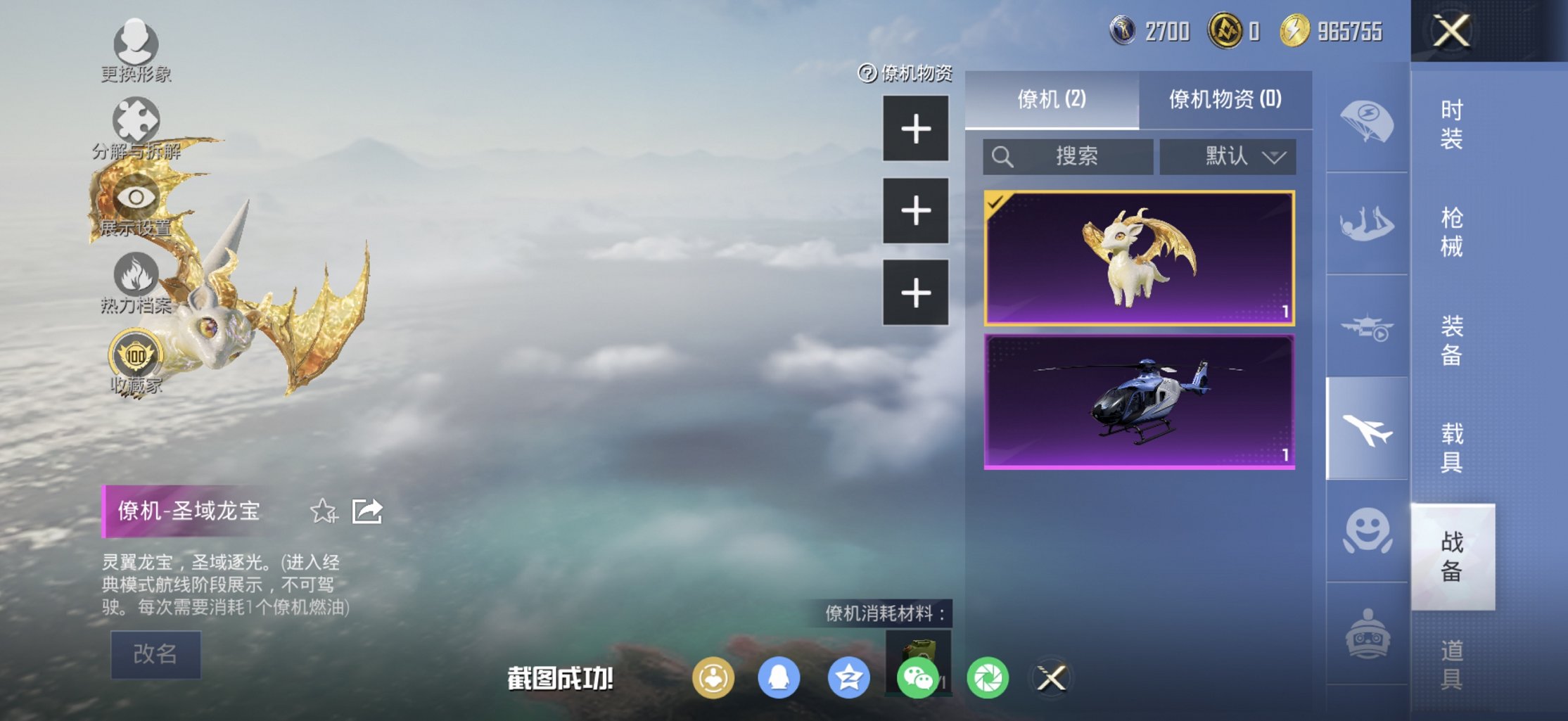Share via the QQ icon
The width and height of the screenshot is (1568, 721).
(779, 677)
